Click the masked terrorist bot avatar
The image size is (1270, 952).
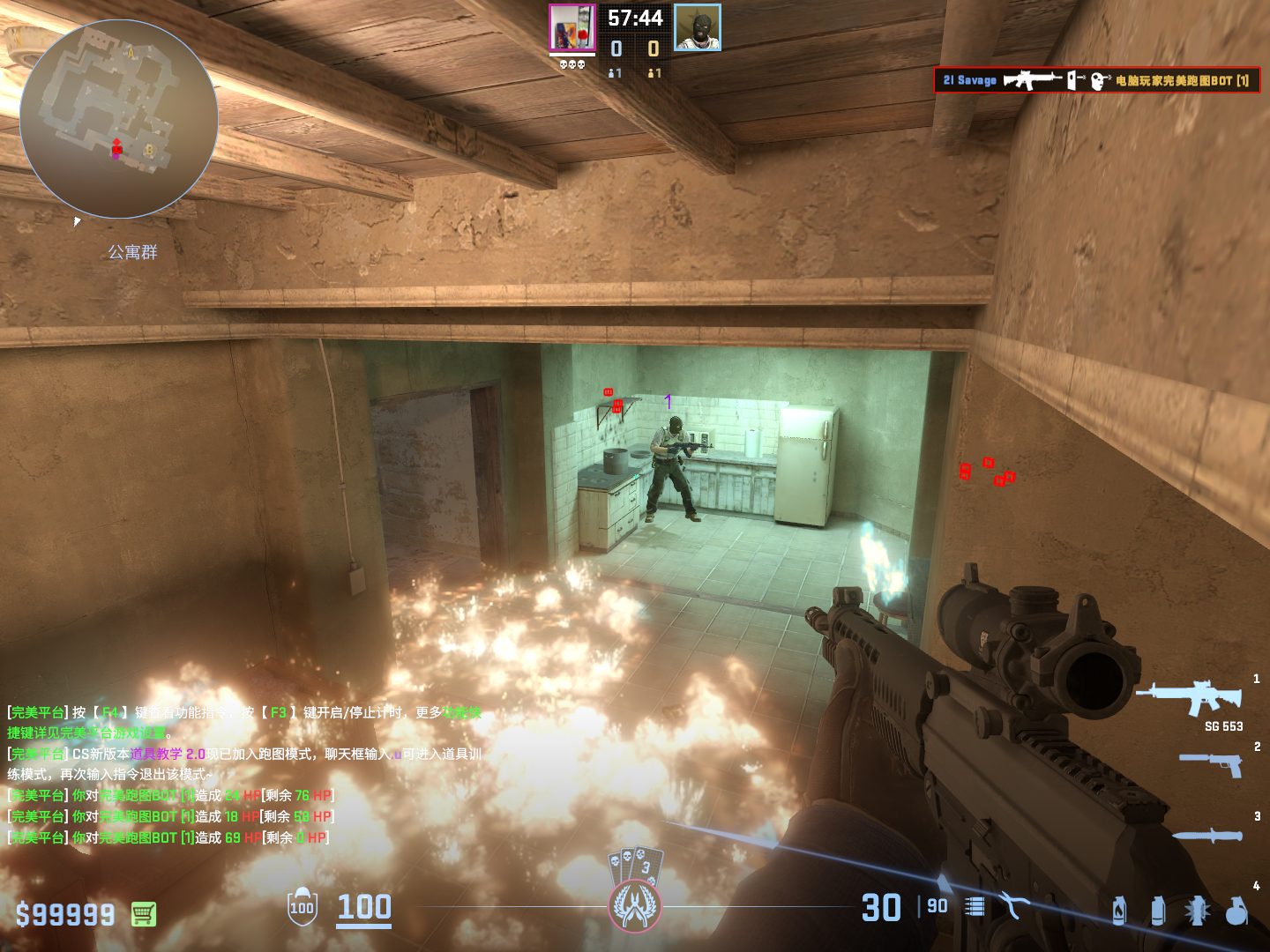click(x=698, y=27)
